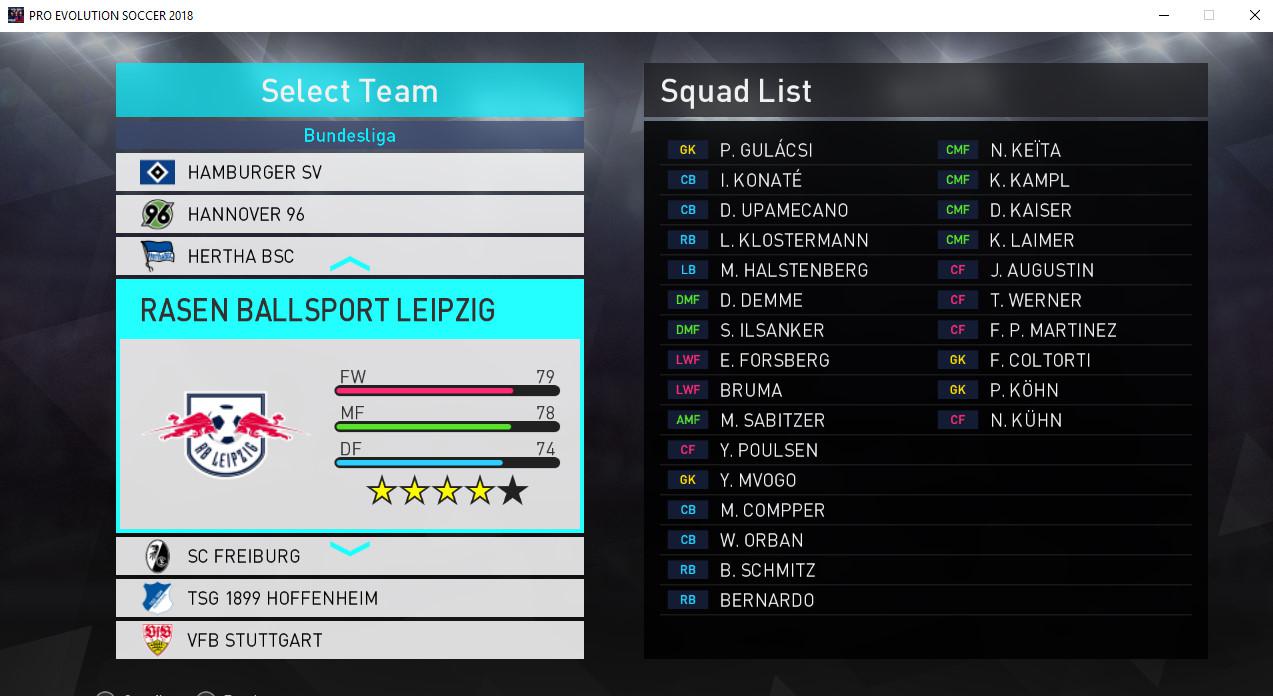Choose Hannover 96 team entry
Screen dimensions: 1273x696
[x=349, y=215]
